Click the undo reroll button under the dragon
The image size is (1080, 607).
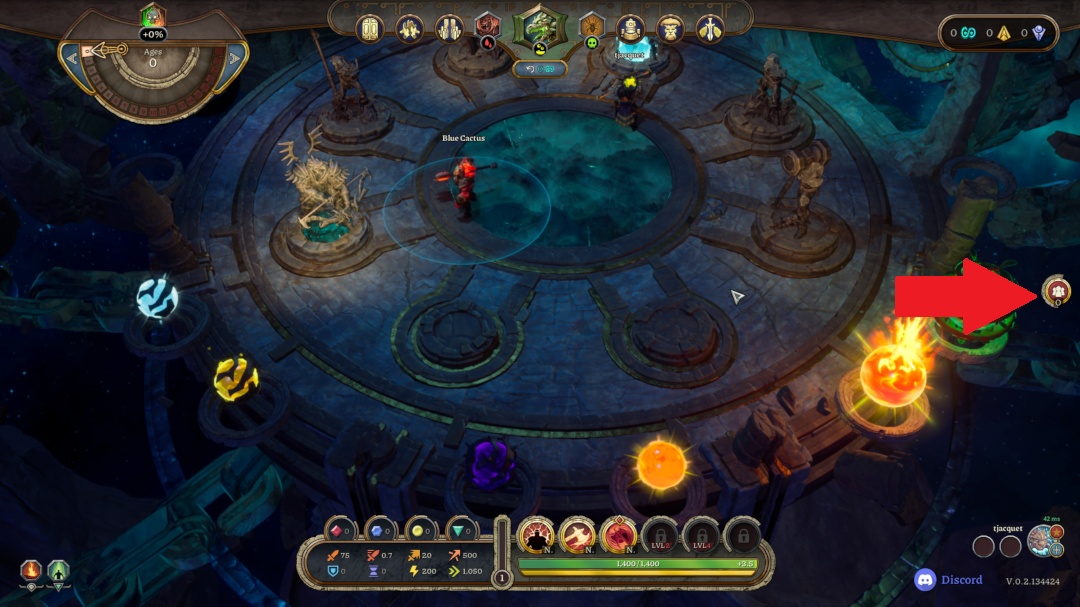click(x=540, y=69)
